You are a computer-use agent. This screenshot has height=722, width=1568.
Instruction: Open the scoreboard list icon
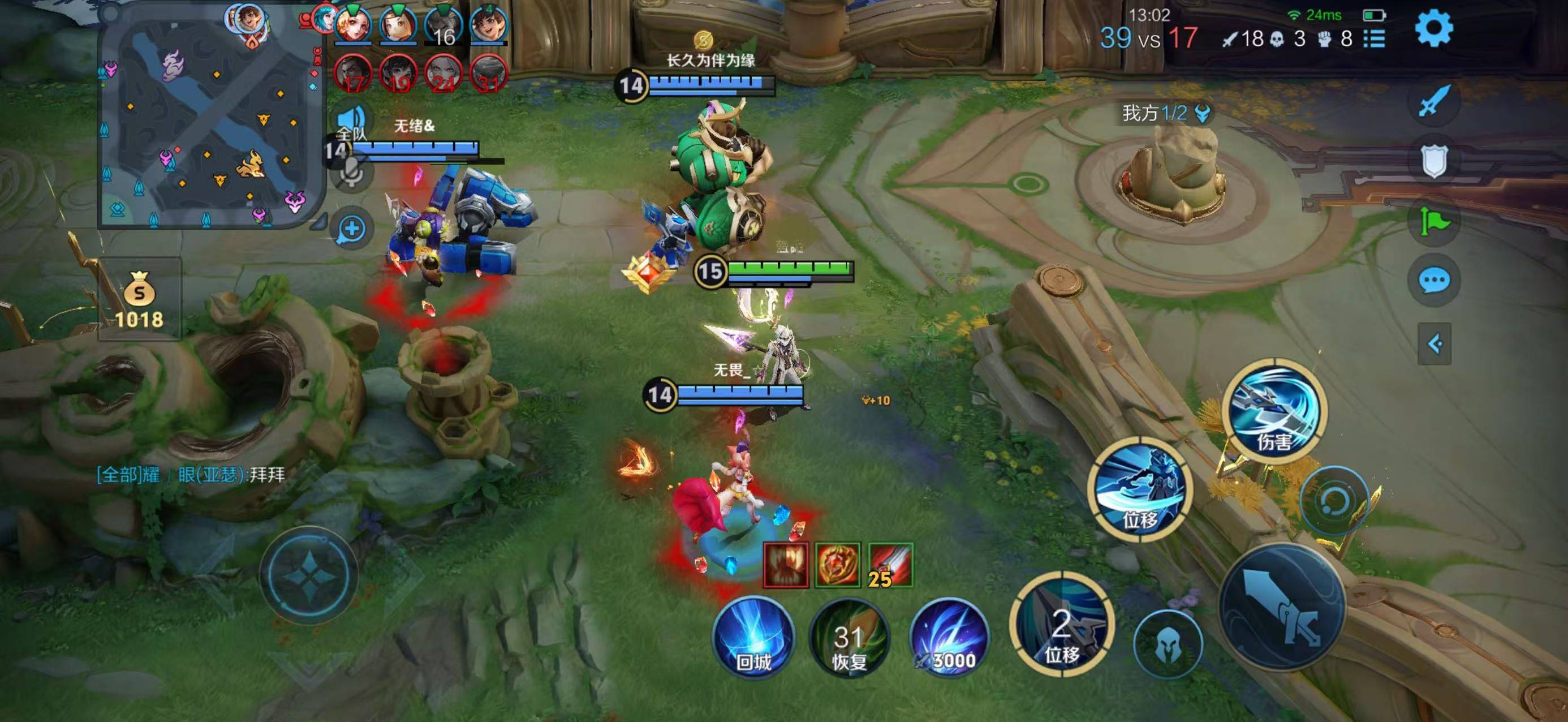pos(1374,39)
